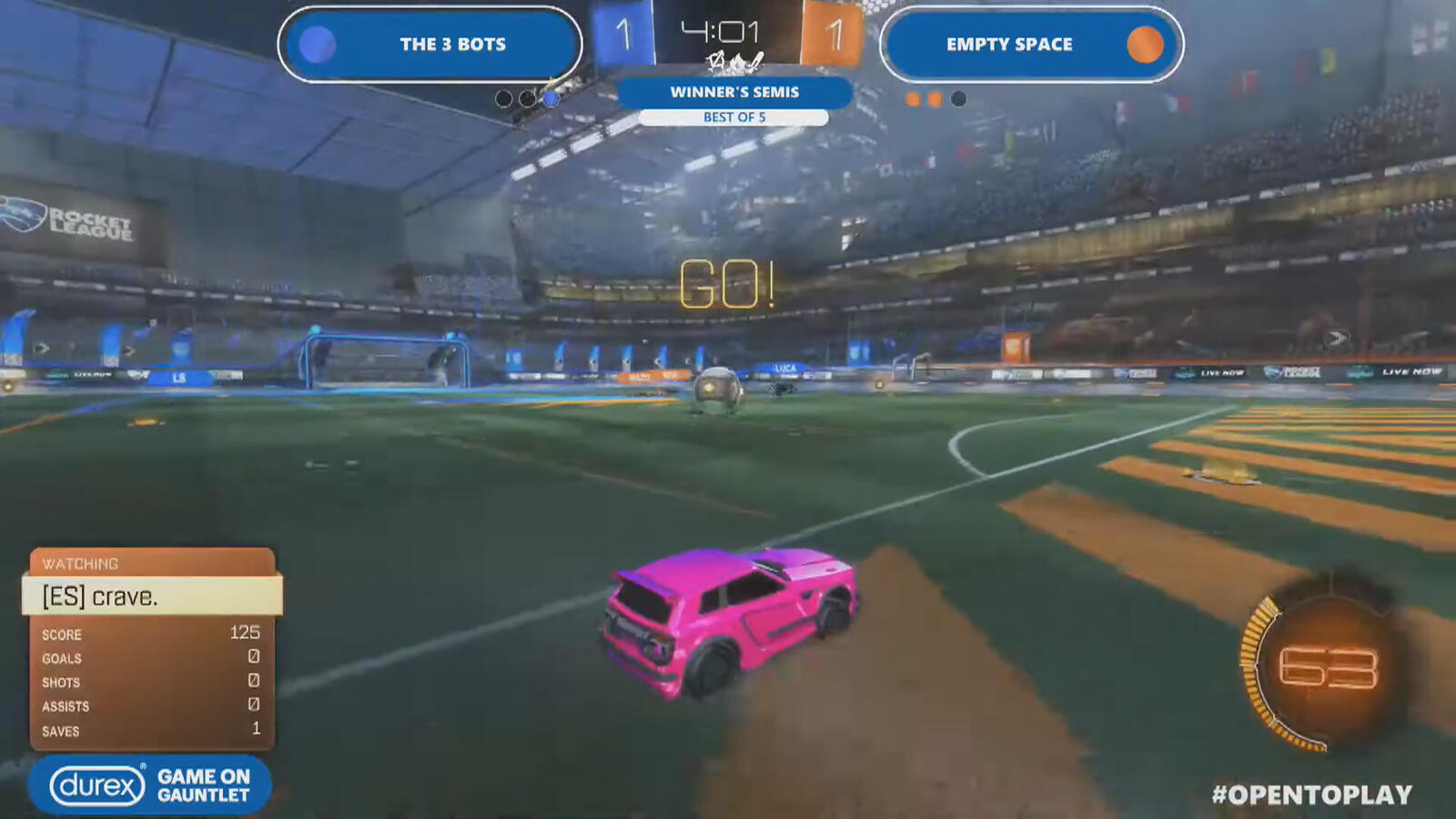This screenshot has width=1456, height=819.
Task: Select the orange Empty Space team logo circle
Action: 1146,45
